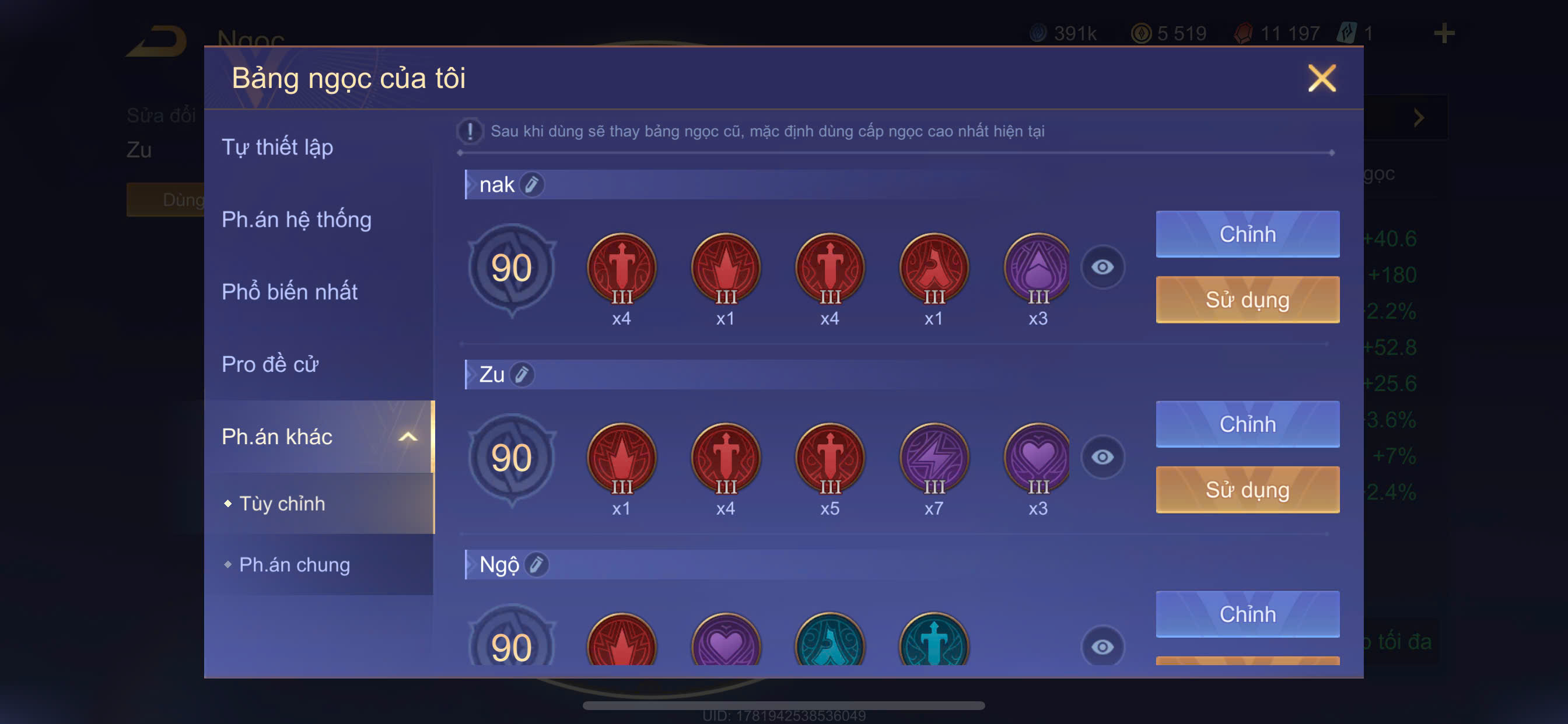Collapse the Ph.án khác section
The width and height of the screenshot is (1568, 724).
pos(407,437)
